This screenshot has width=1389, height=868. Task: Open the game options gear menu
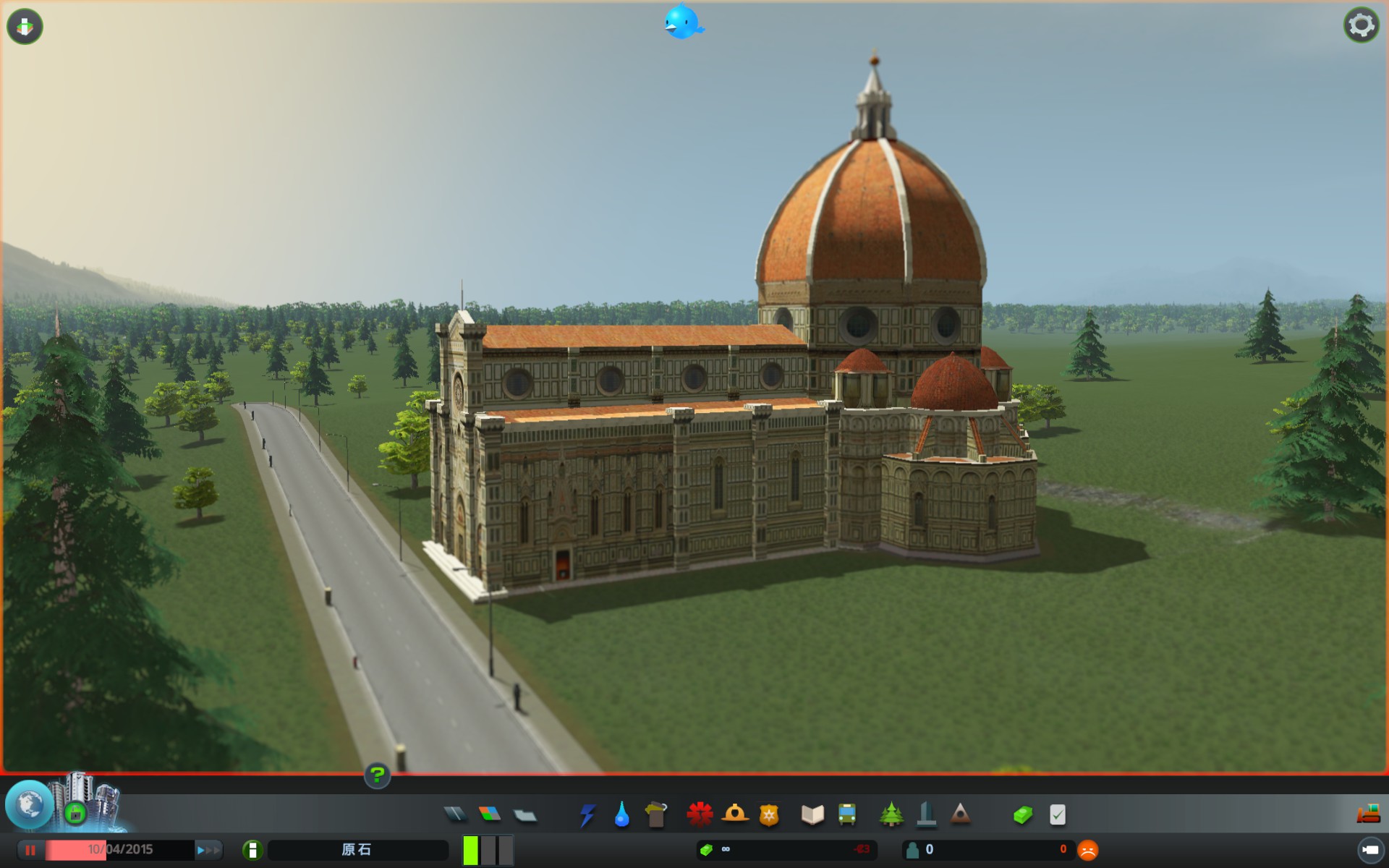1363,24
